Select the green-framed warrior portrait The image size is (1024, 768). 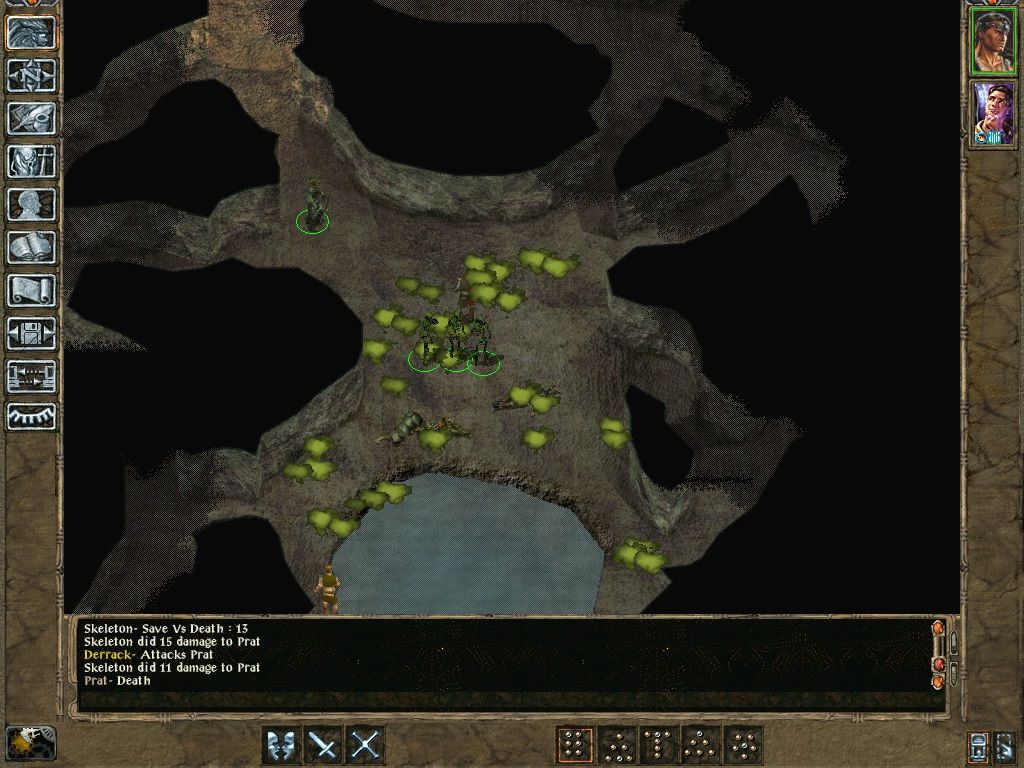coord(993,42)
